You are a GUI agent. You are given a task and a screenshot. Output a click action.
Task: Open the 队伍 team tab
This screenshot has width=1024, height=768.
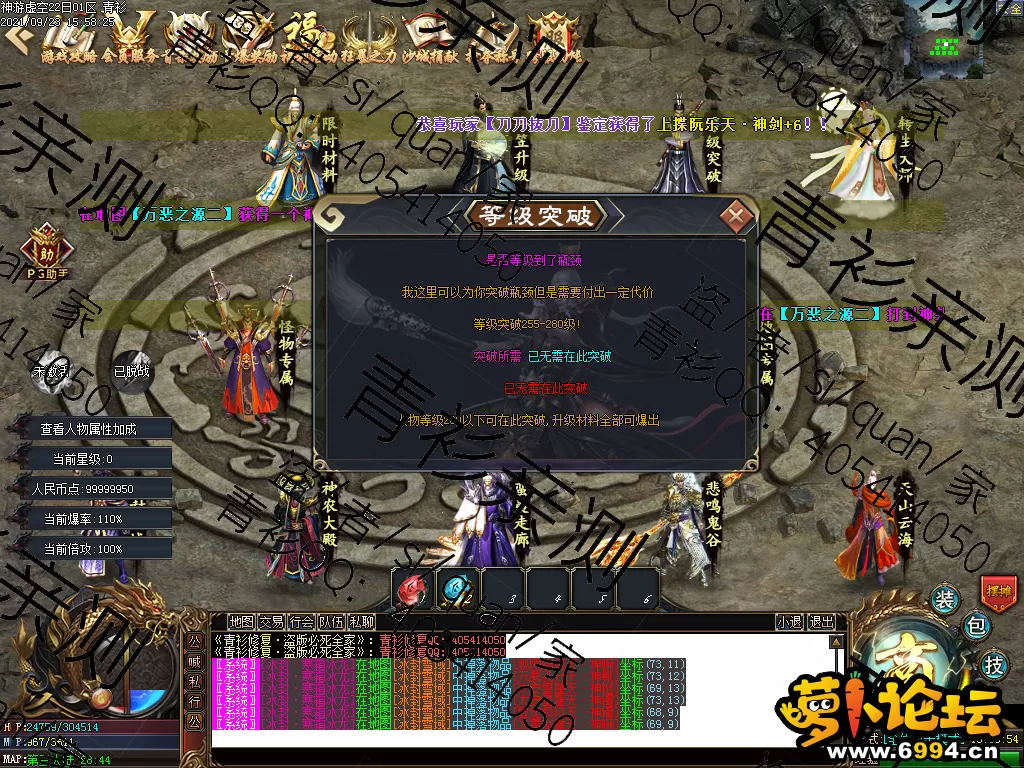332,621
